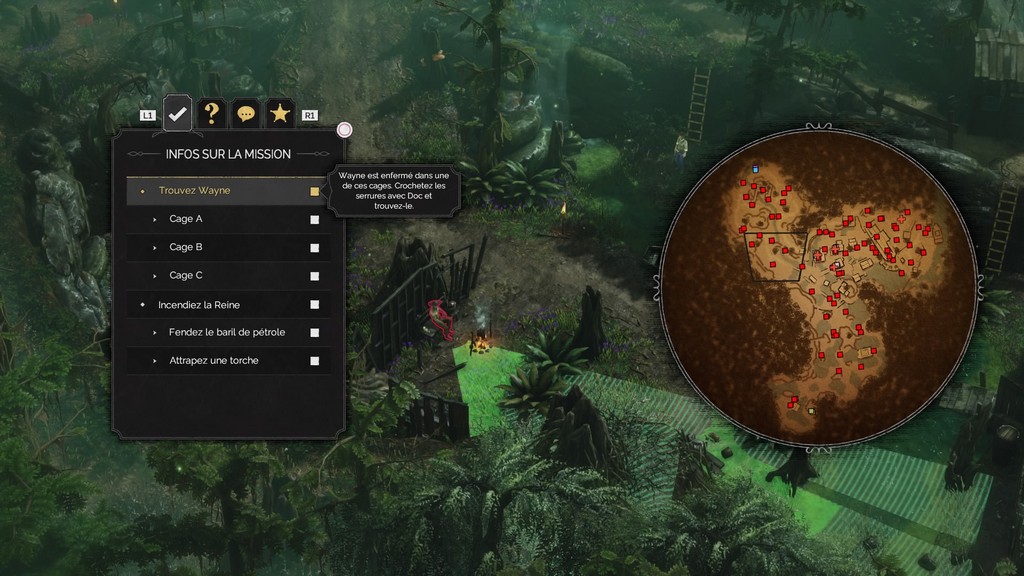Click the circular minimap
The width and height of the screenshot is (1024, 576).
click(x=818, y=285)
